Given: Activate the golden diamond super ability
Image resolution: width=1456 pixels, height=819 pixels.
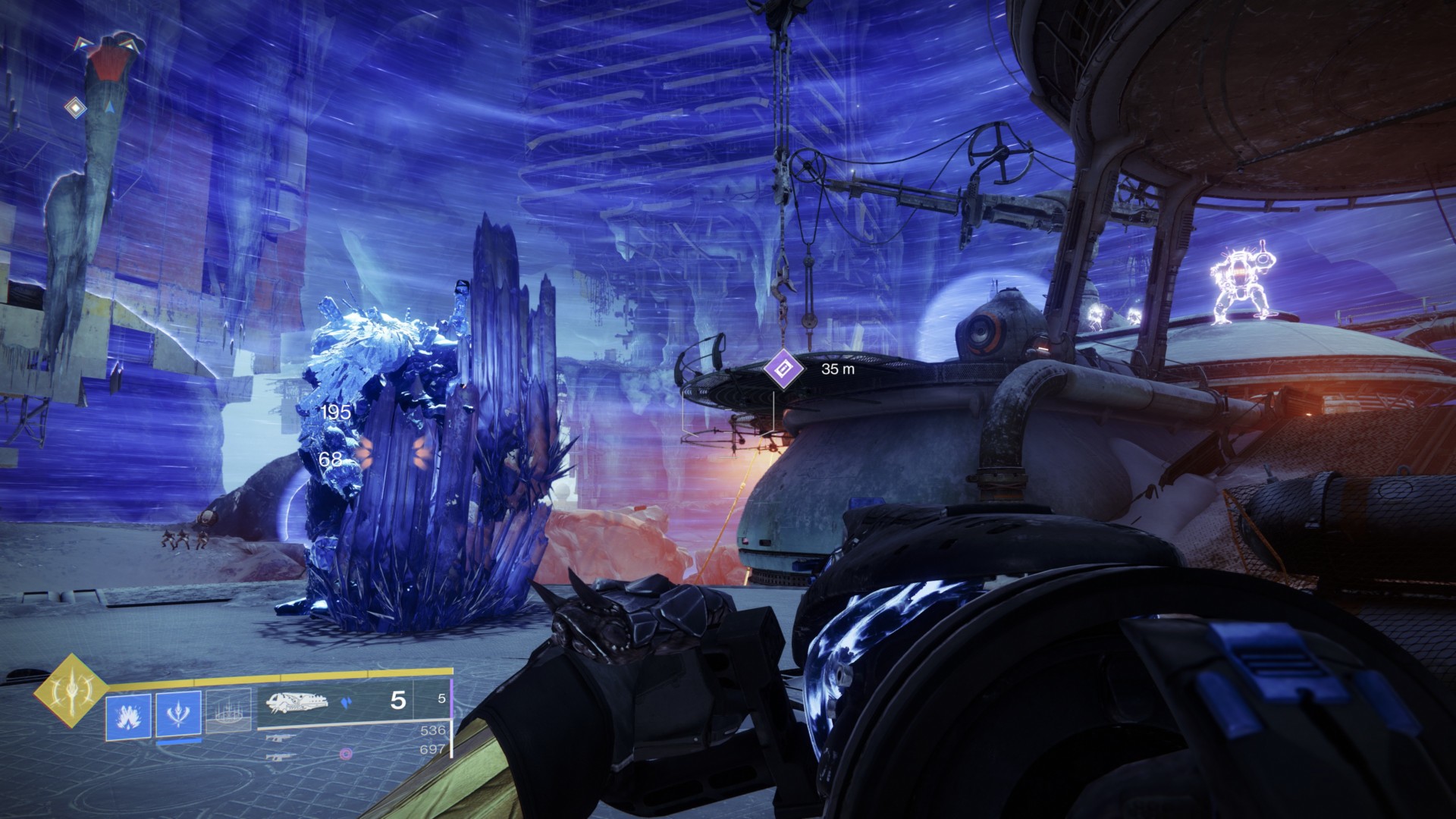Looking at the screenshot, I should pos(69,688).
